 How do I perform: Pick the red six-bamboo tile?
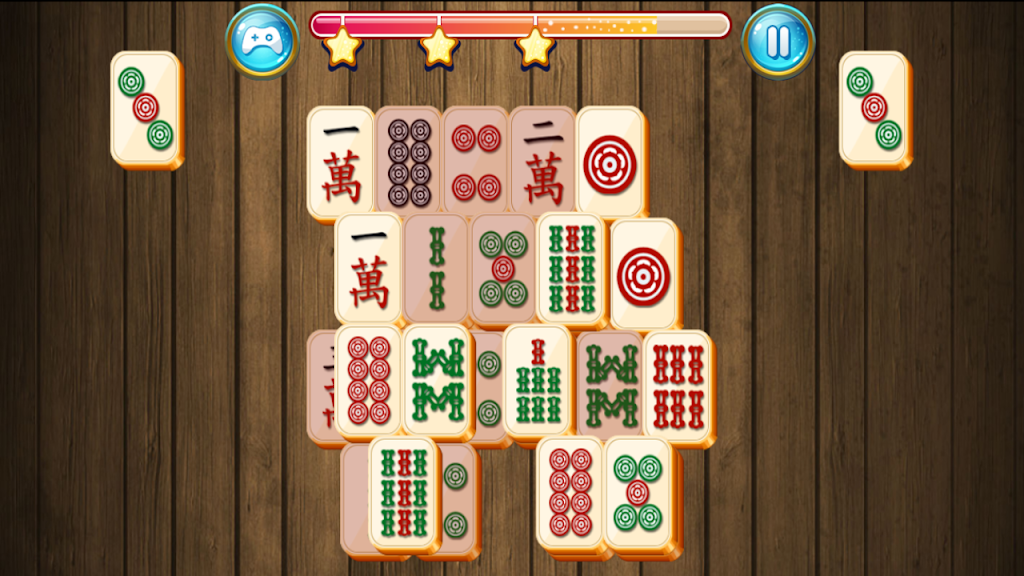[677, 385]
